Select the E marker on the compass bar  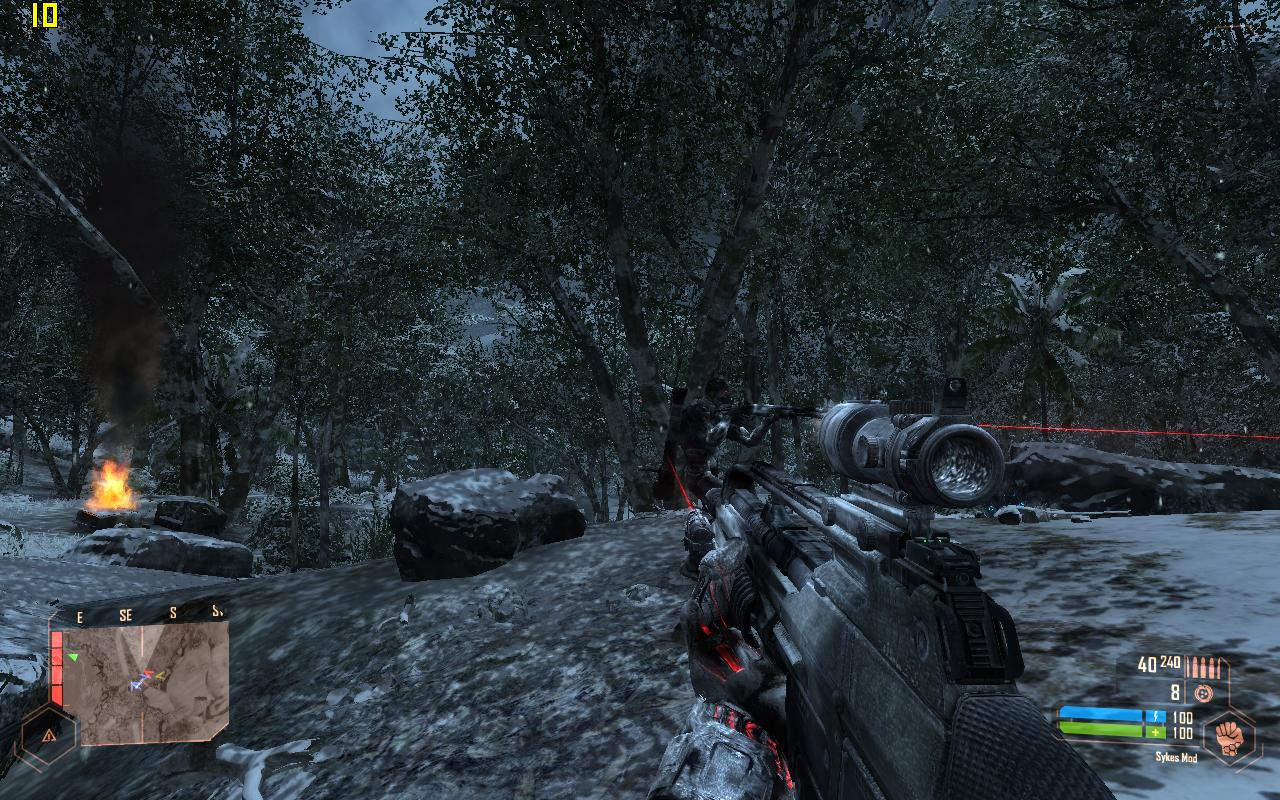[80, 615]
